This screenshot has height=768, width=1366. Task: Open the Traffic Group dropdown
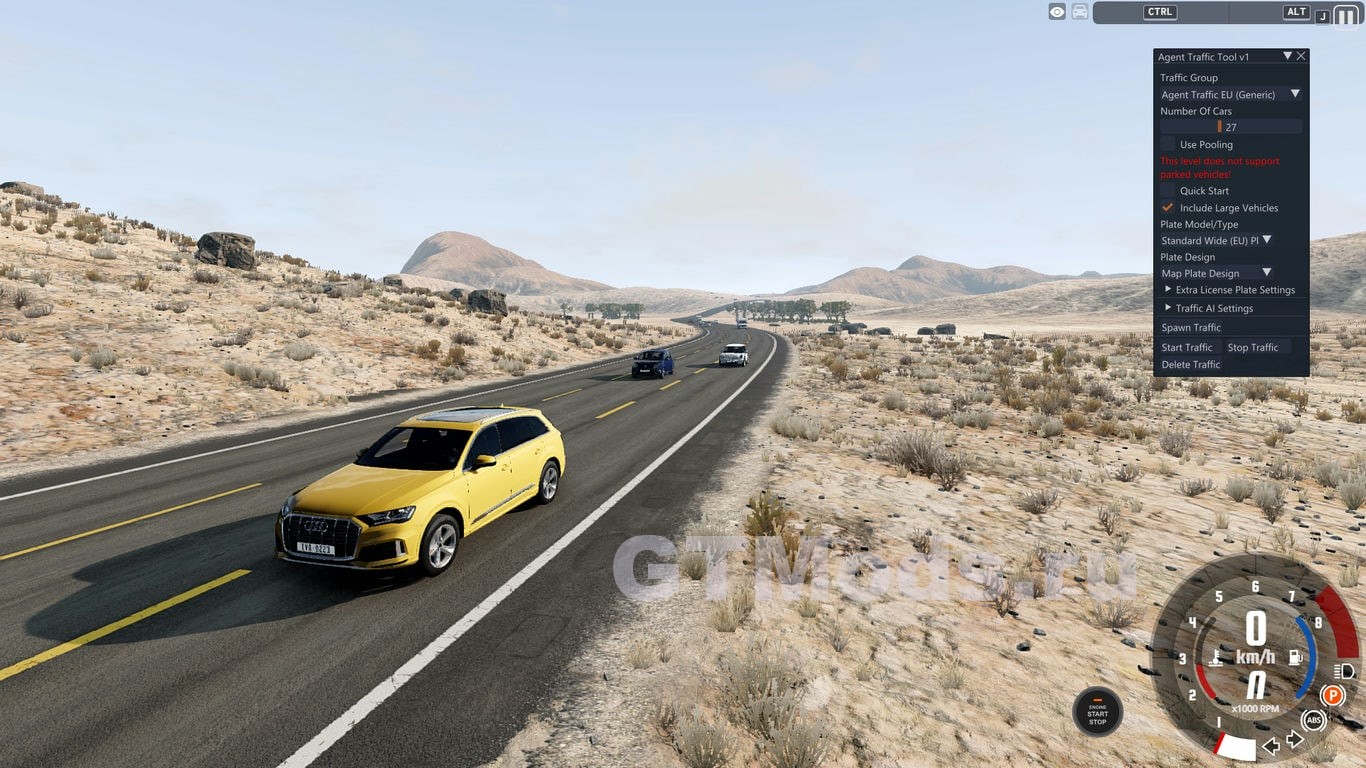pos(1295,94)
